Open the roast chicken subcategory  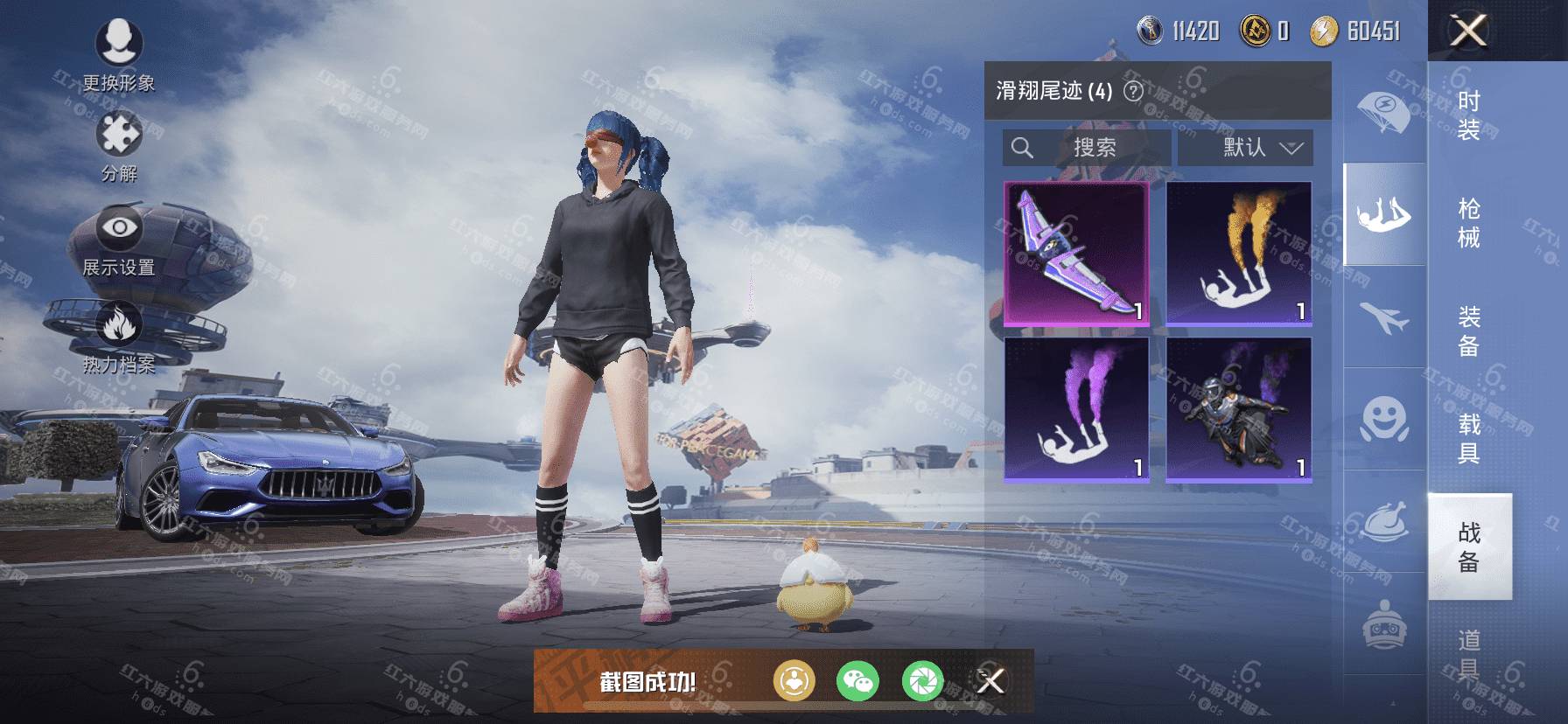click(x=1383, y=521)
